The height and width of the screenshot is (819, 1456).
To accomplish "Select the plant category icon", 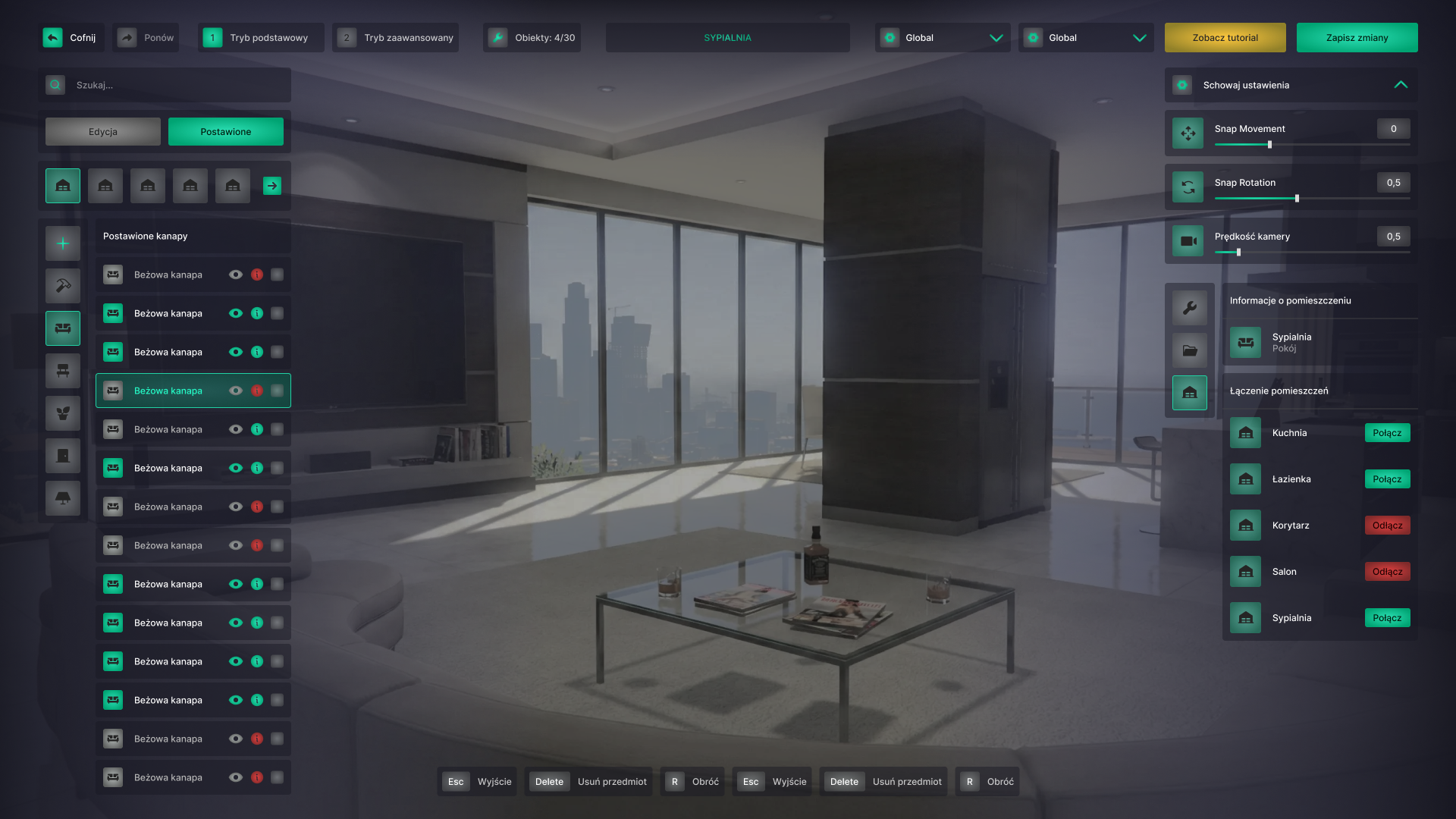I will point(62,413).
